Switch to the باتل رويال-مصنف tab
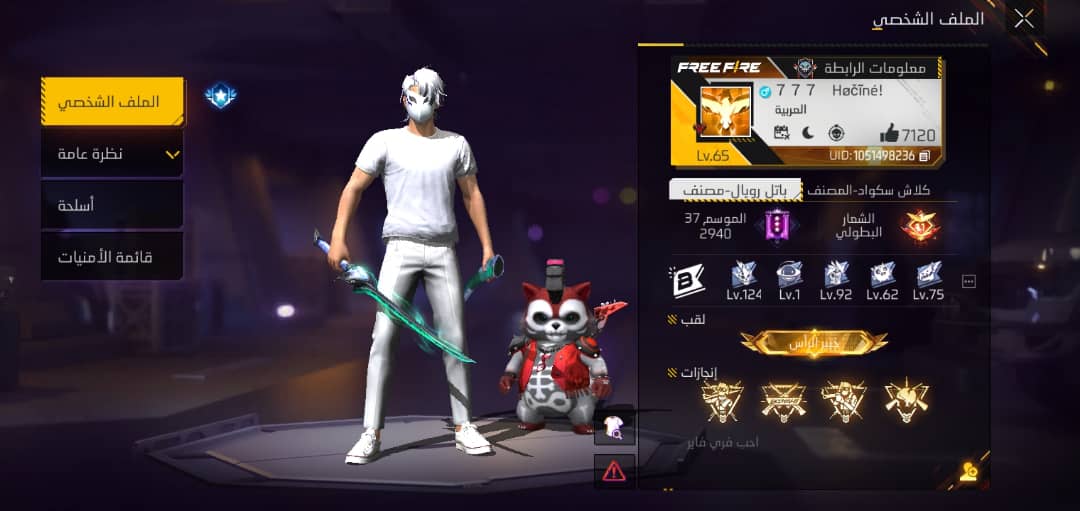This screenshot has height=511, width=1080. [x=735, y=190]
